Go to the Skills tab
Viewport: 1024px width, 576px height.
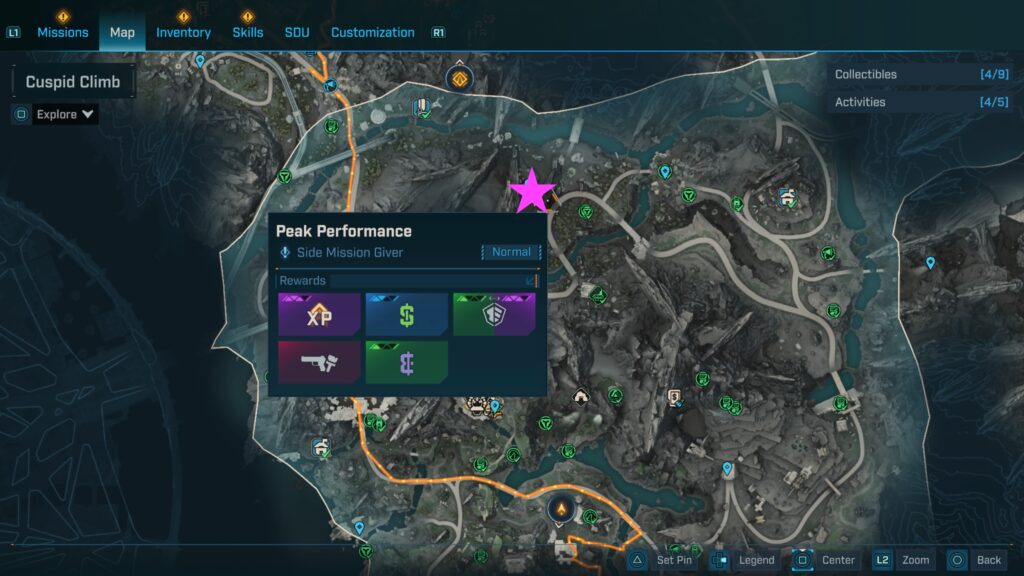click(x=248, y=32)
